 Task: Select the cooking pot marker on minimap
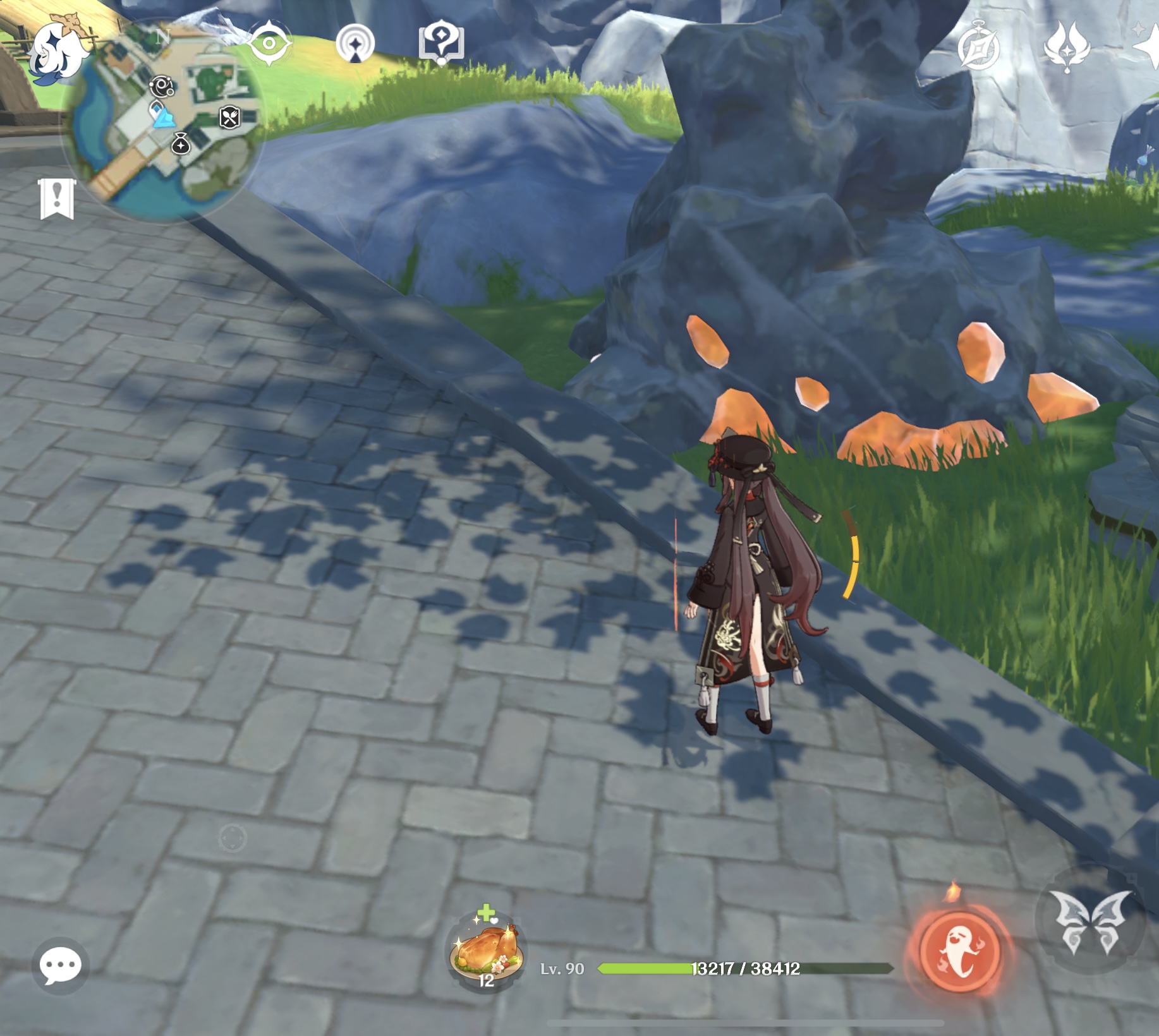(230, 119)
